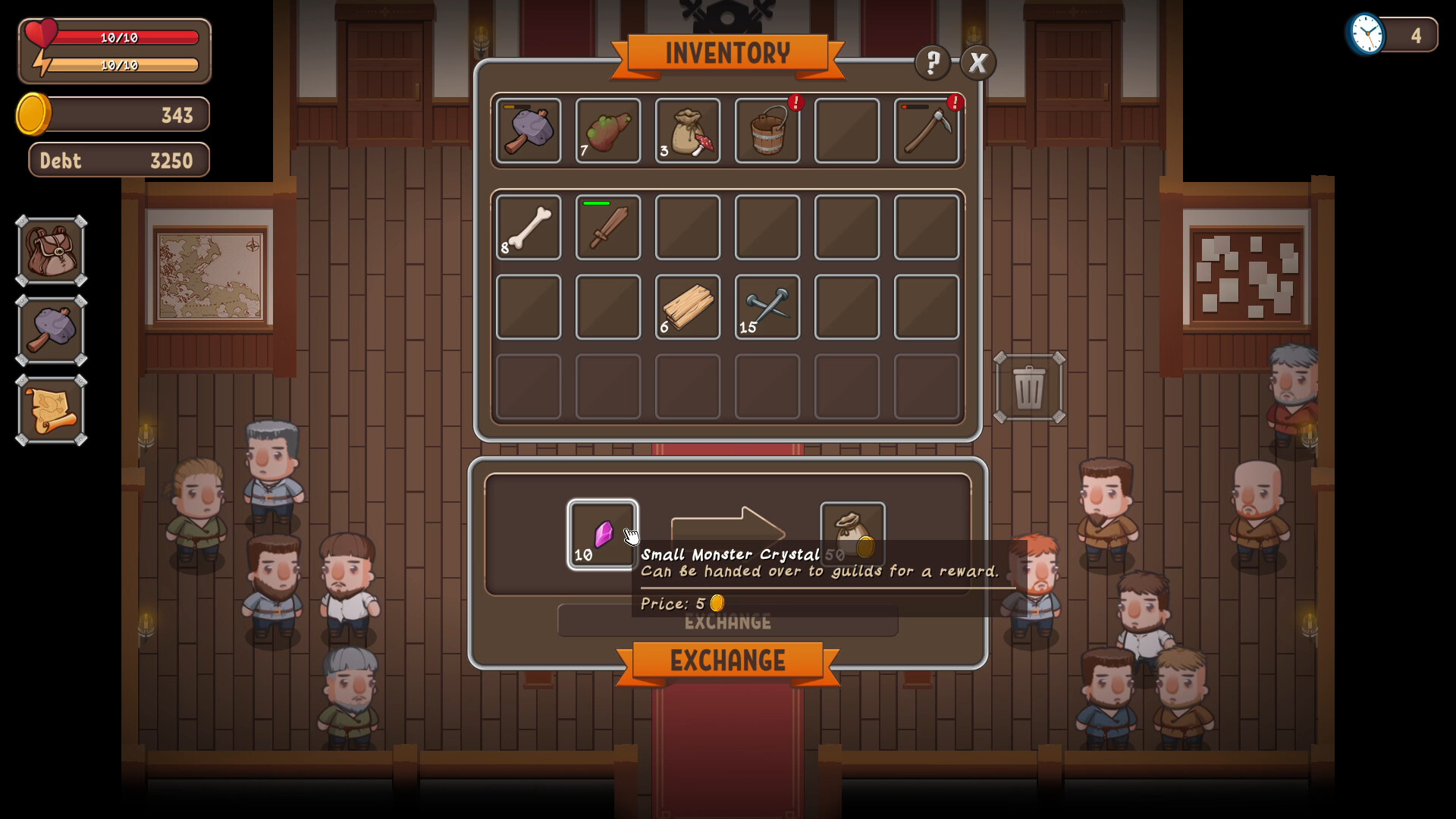Screen dimensions: 1456x819
Task: Choose the carrot stack of 7
Action: tap(607, 130)
